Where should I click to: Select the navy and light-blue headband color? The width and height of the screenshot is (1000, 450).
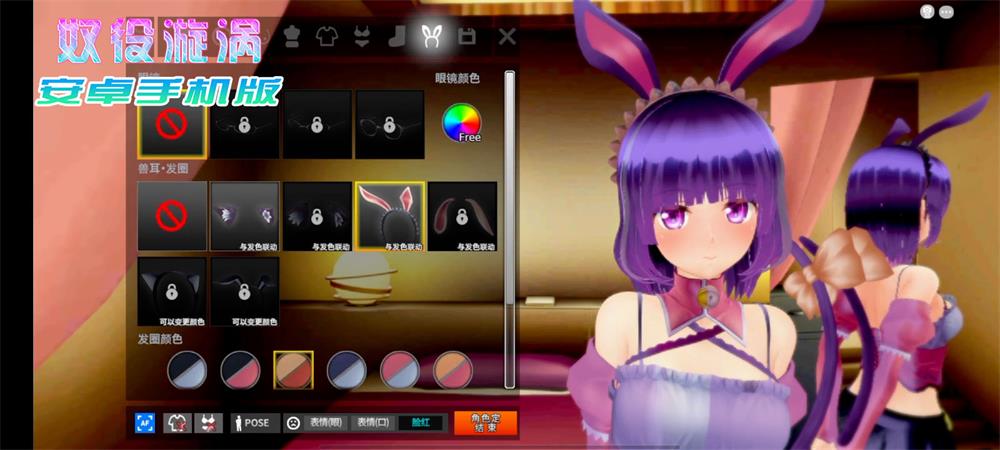point(347,370)
